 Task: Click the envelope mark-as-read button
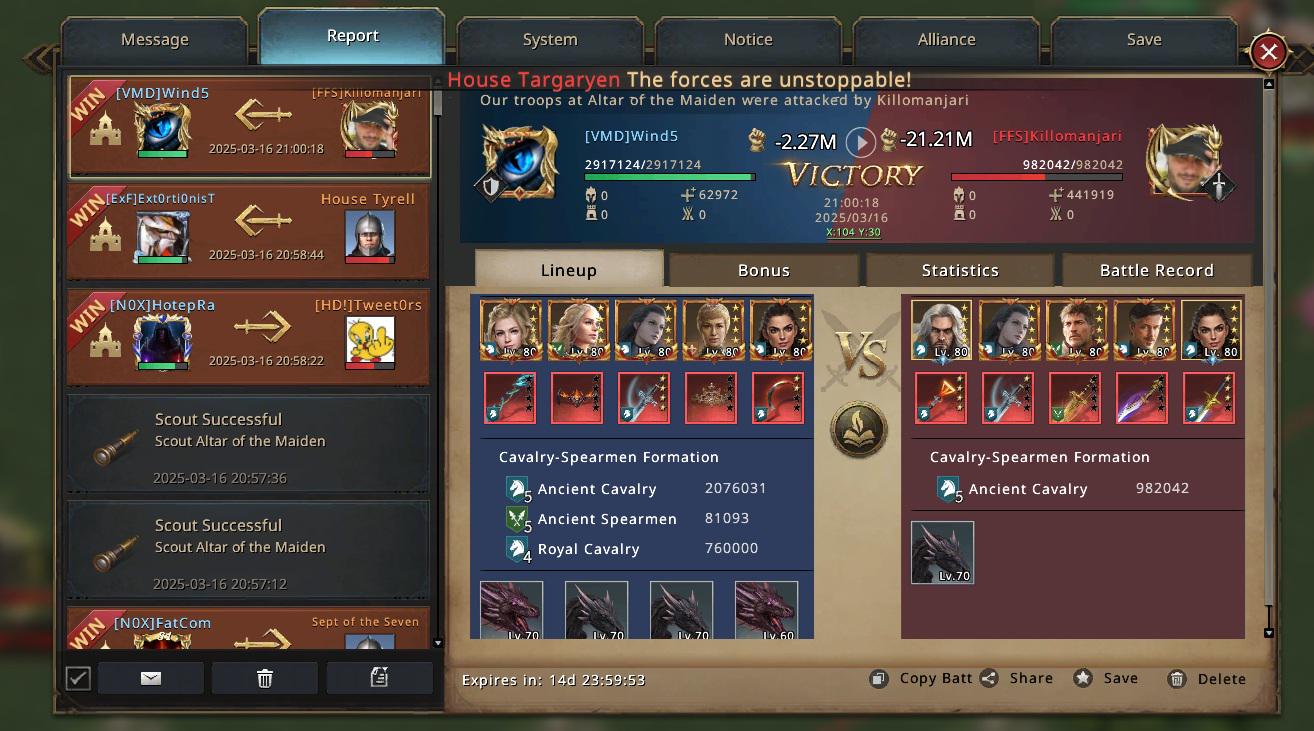click(151, 678)
